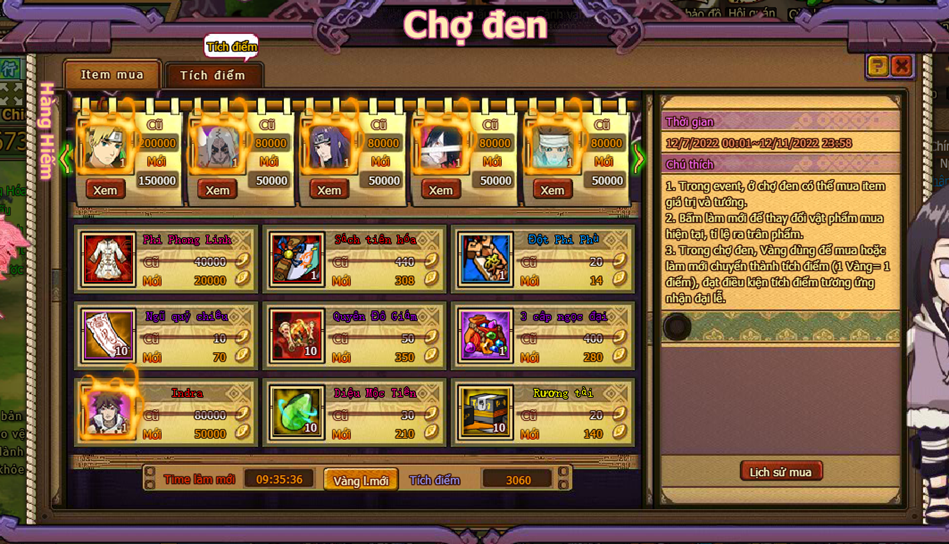Image resolution: width=949 pixels, height=544 pixels.
Task: Pick the Bột Phi Phù item
Action: (485, 260)
